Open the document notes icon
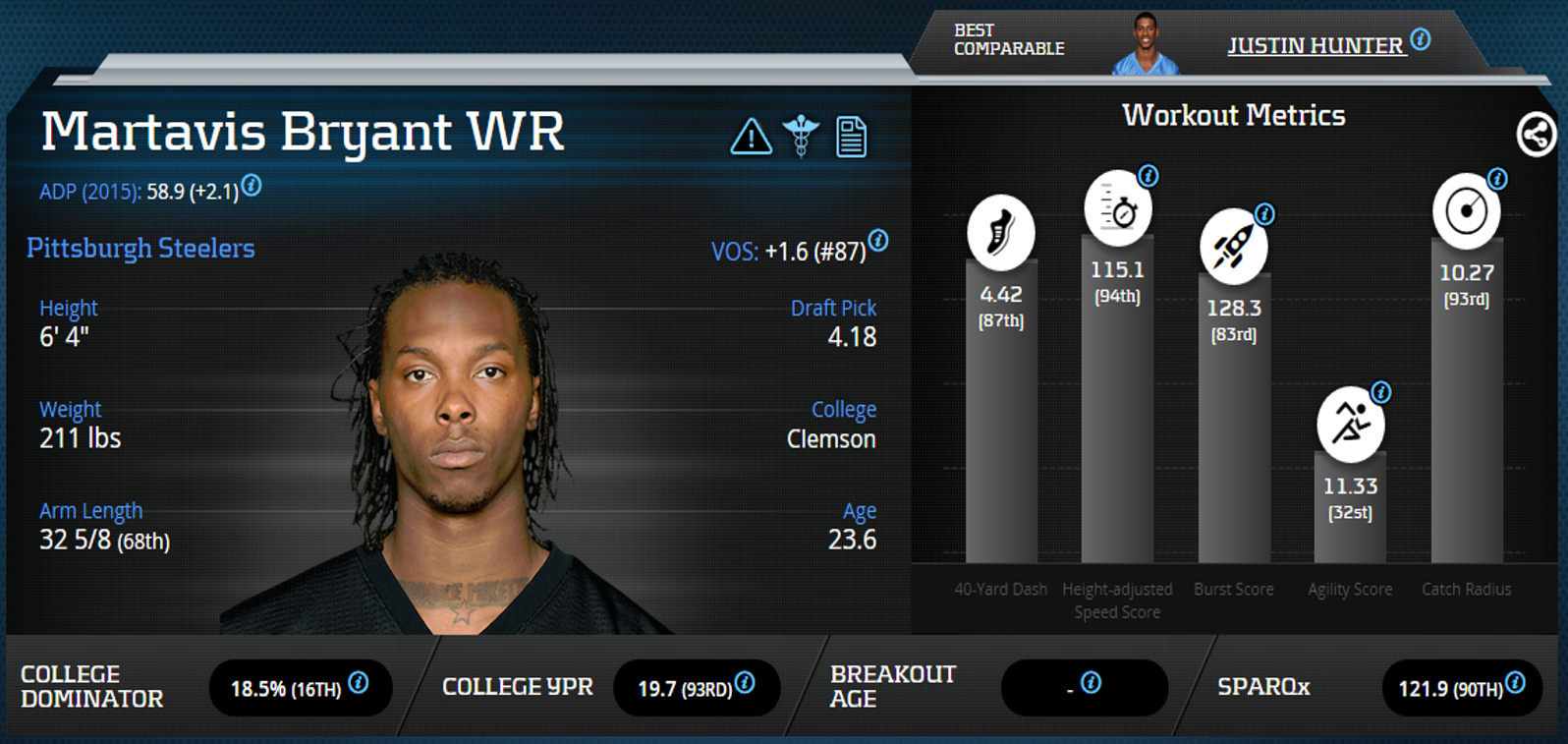1568x744 pixels. click(851, 137)
